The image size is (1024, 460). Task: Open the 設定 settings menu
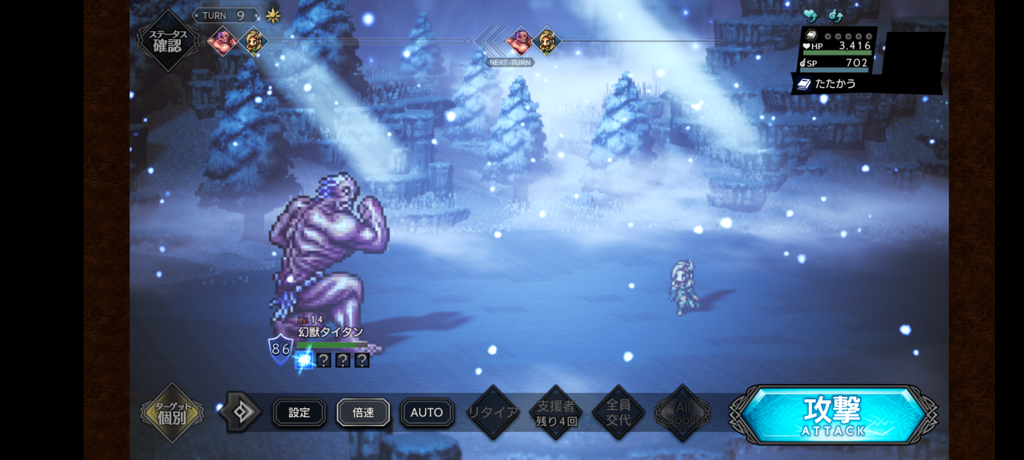(x=299, y=412)
